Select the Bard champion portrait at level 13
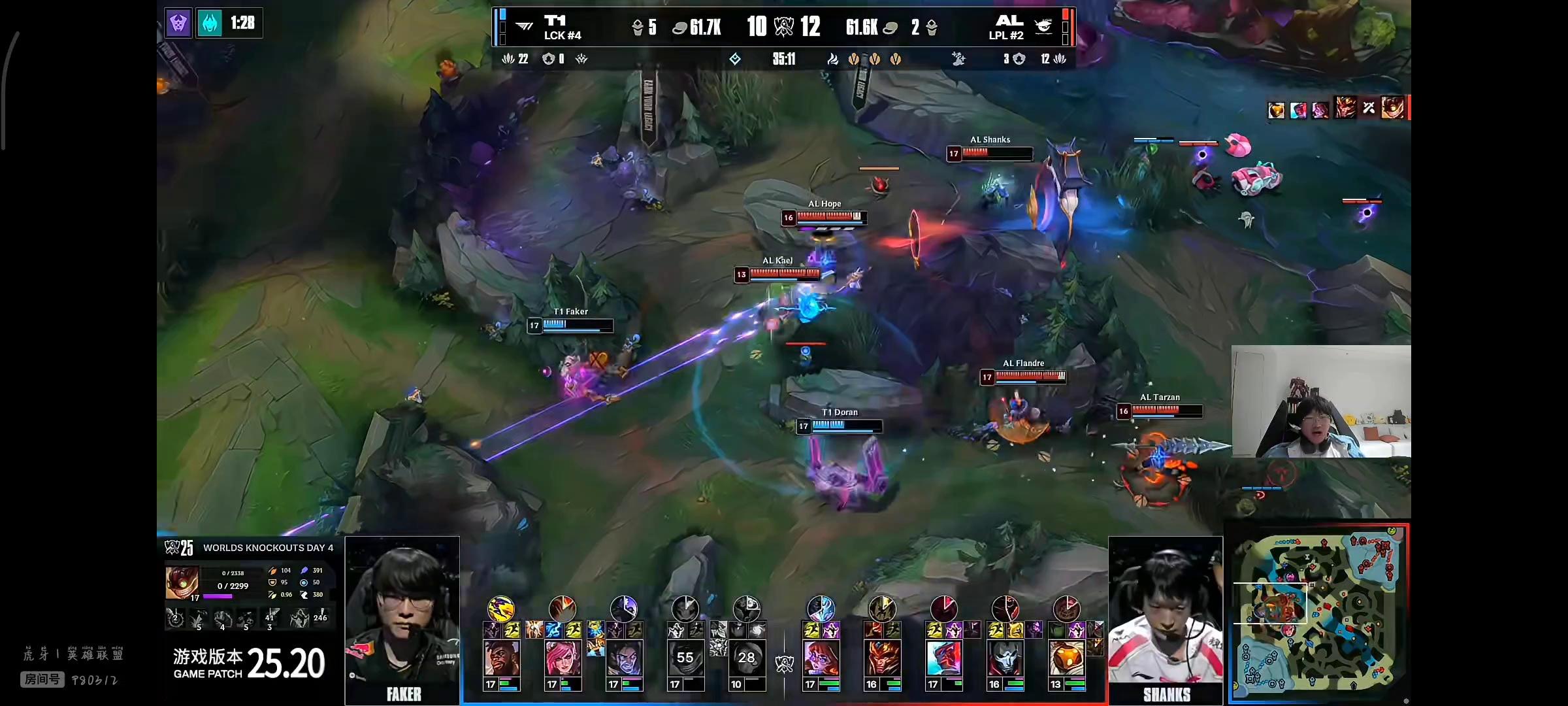 (1066, 658)
